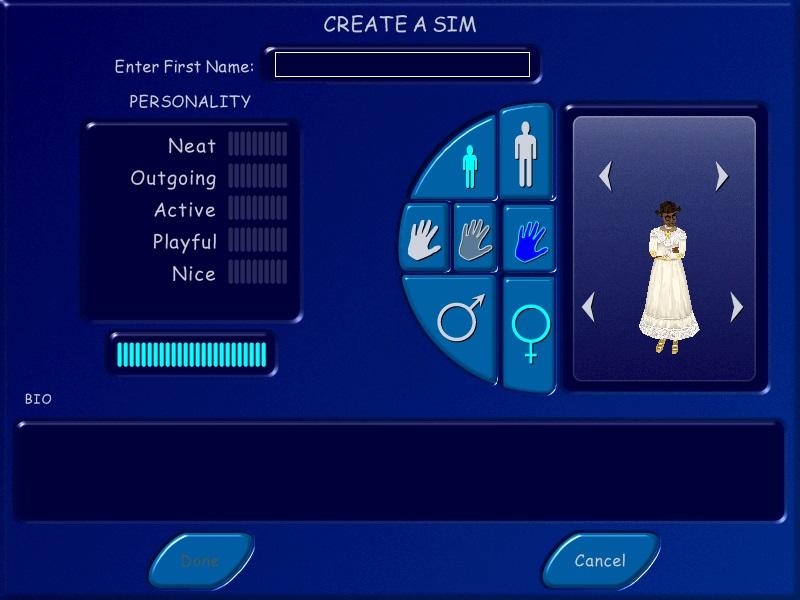Click the Cancel button
This screenshot has height=600, width=800.
click(600, 560)
